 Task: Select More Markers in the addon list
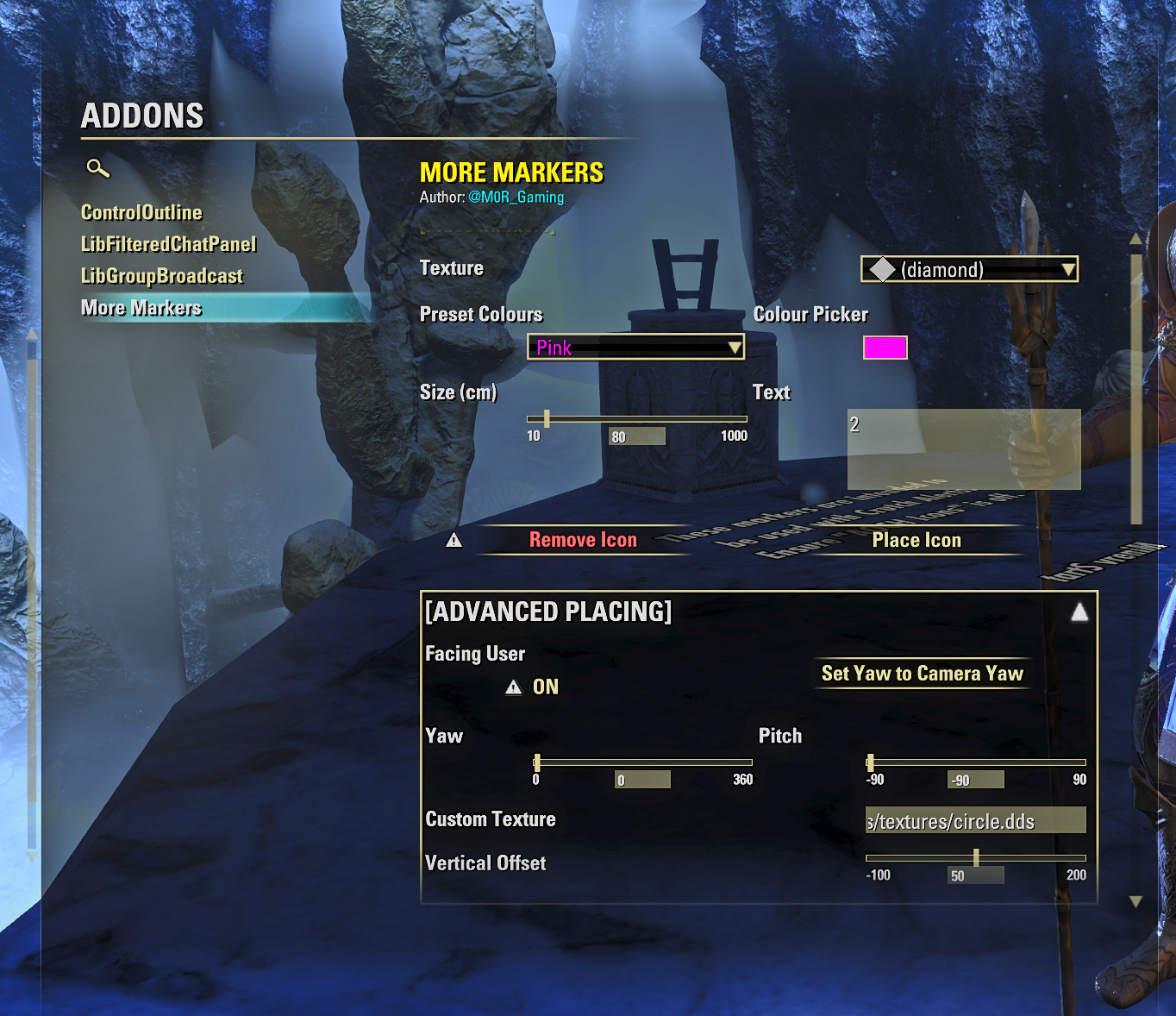click(140, 307)
